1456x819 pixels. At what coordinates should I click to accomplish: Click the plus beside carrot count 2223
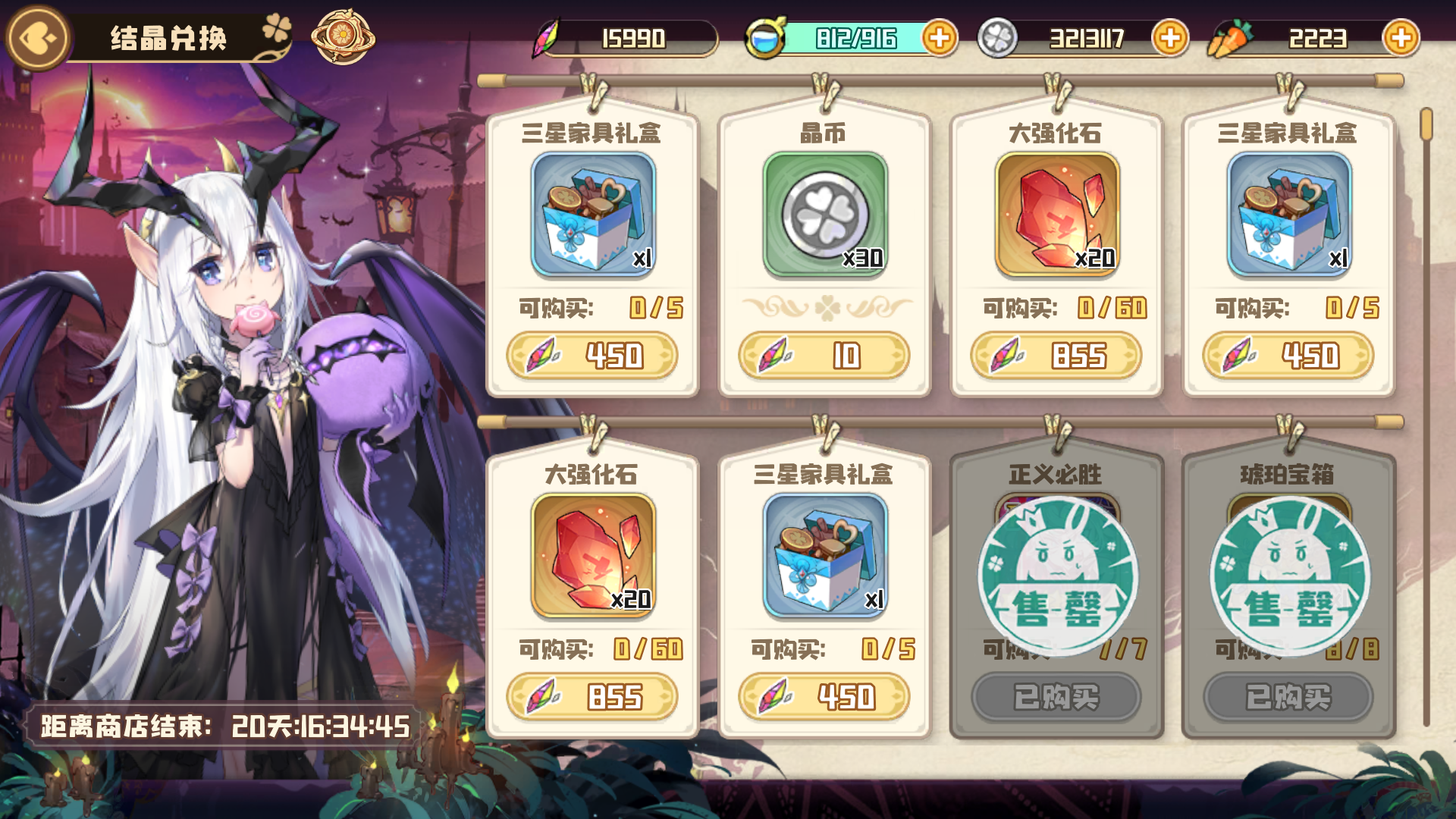1401,35
